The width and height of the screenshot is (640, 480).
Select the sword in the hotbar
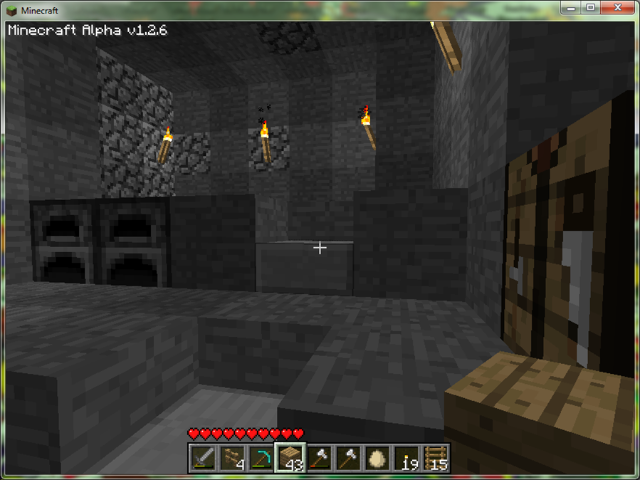pyautogui.click(x=203, y=458)
